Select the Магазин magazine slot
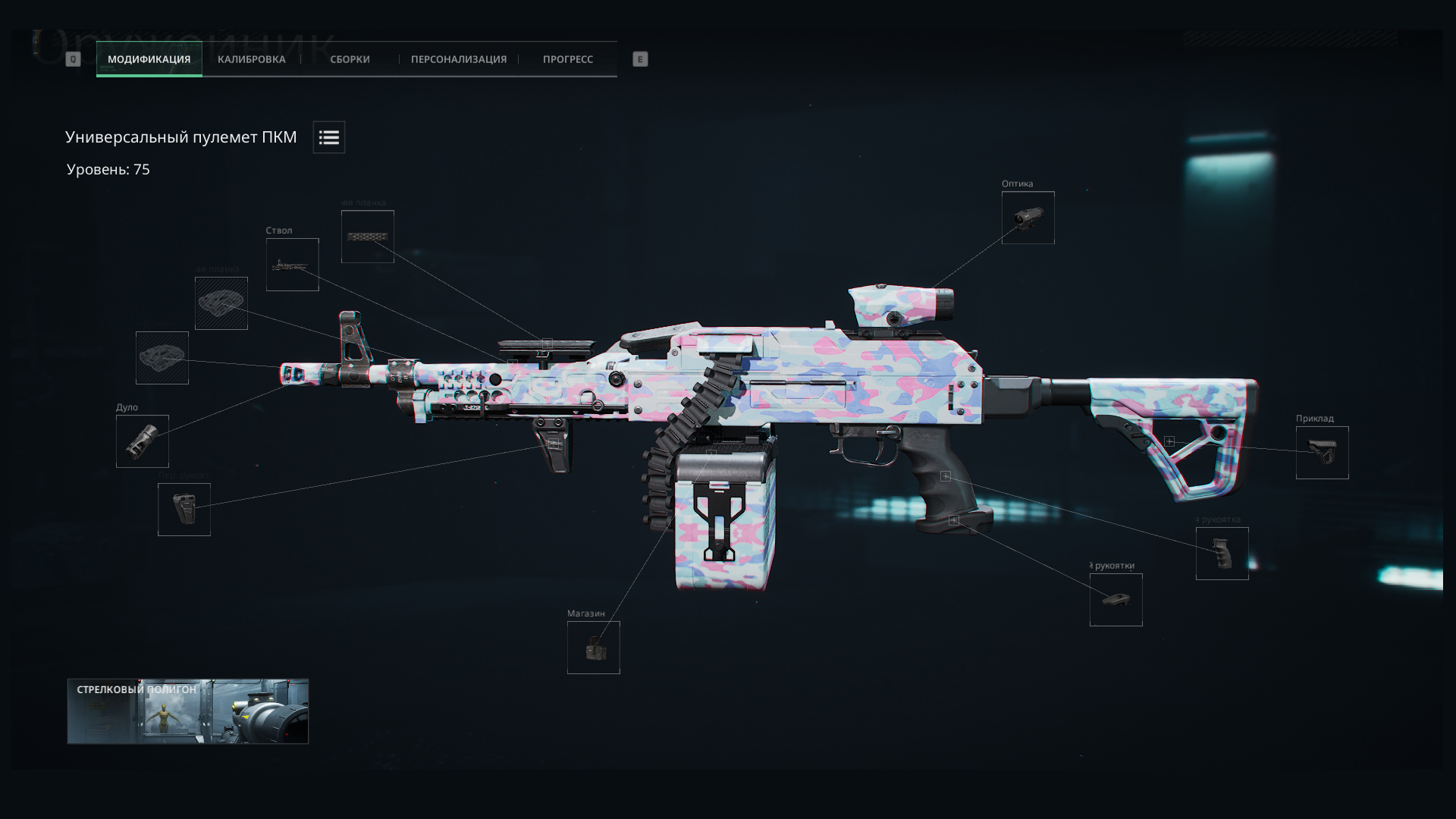The width and height of the screenshot is (1456, 819). tap(593, 648)
